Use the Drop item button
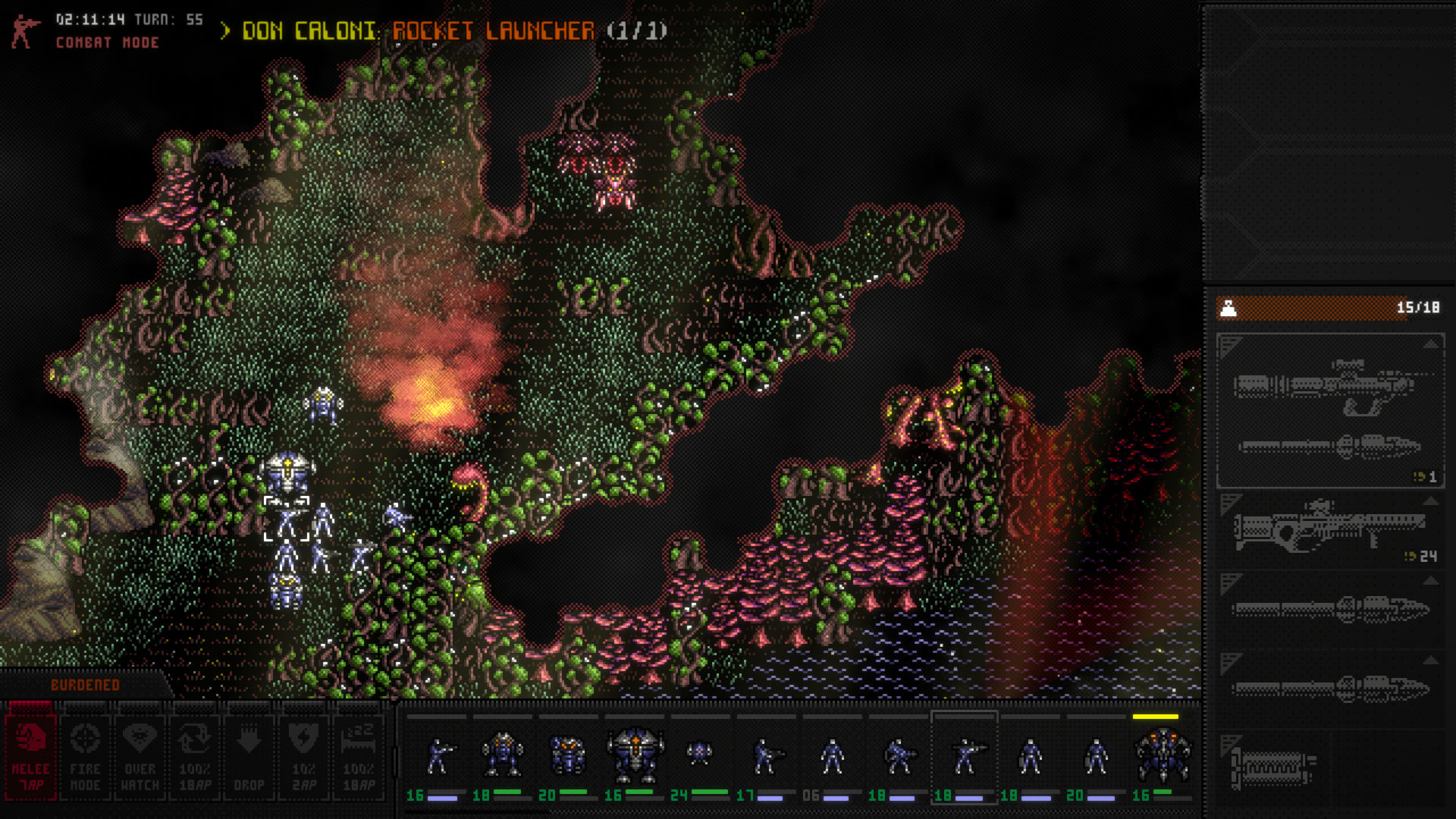 point(249,757)
